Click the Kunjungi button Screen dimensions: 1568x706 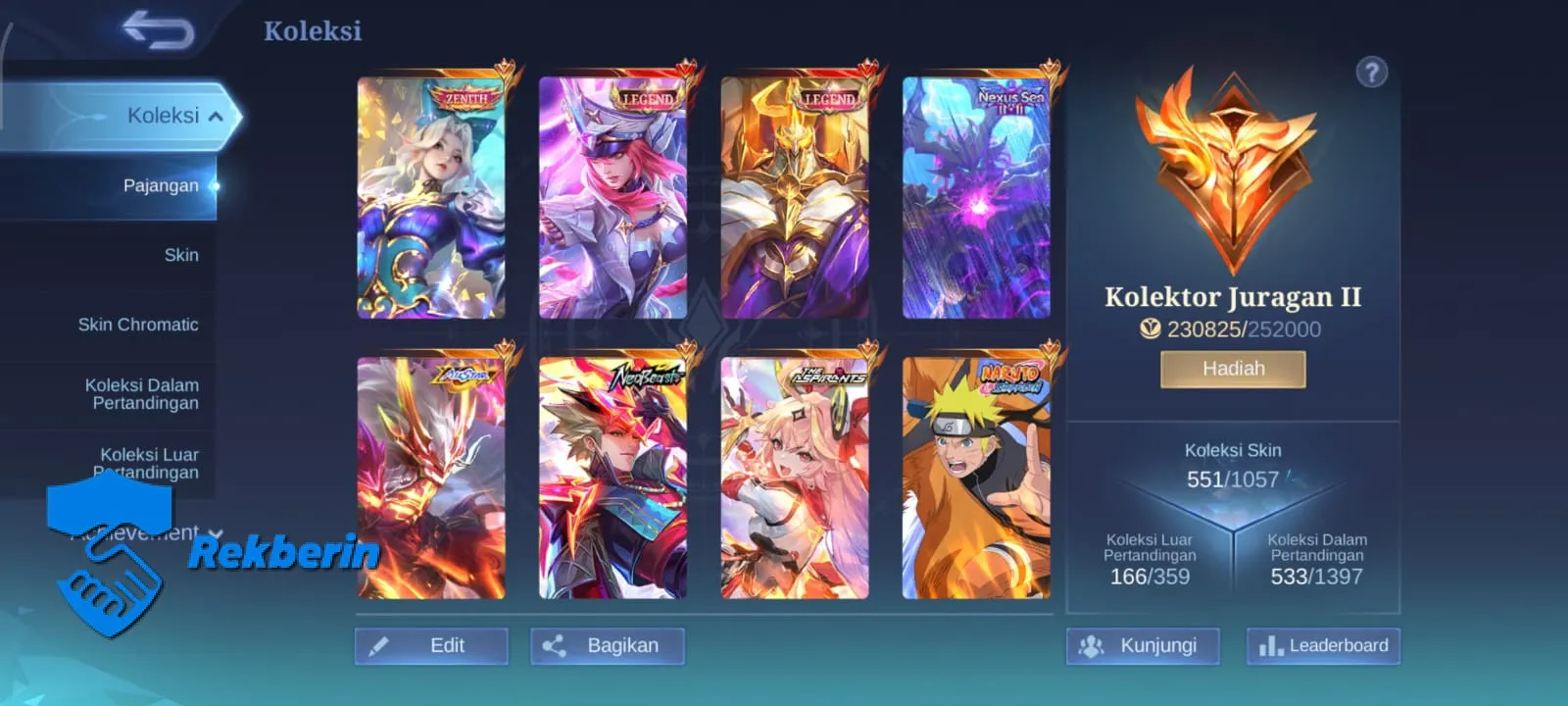coord(1143,646)
